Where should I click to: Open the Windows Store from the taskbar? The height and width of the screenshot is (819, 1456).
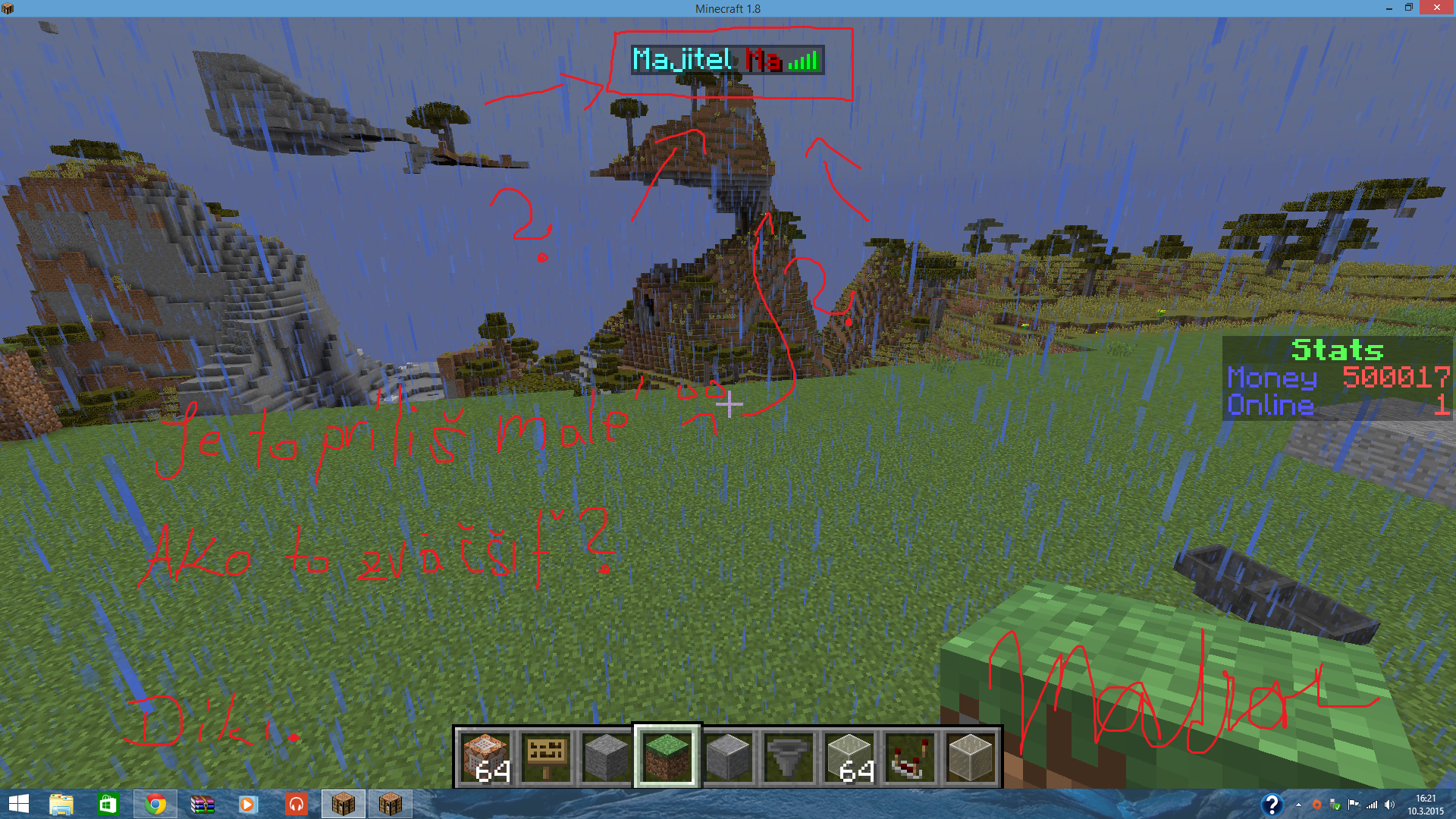pos(108,805)
